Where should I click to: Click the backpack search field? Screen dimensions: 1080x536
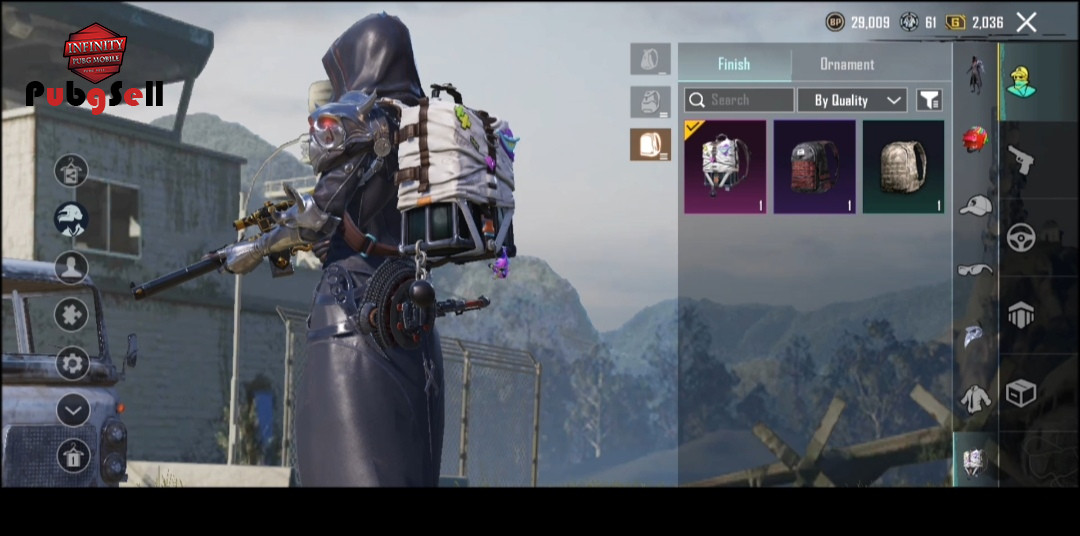tap(740, 100)
